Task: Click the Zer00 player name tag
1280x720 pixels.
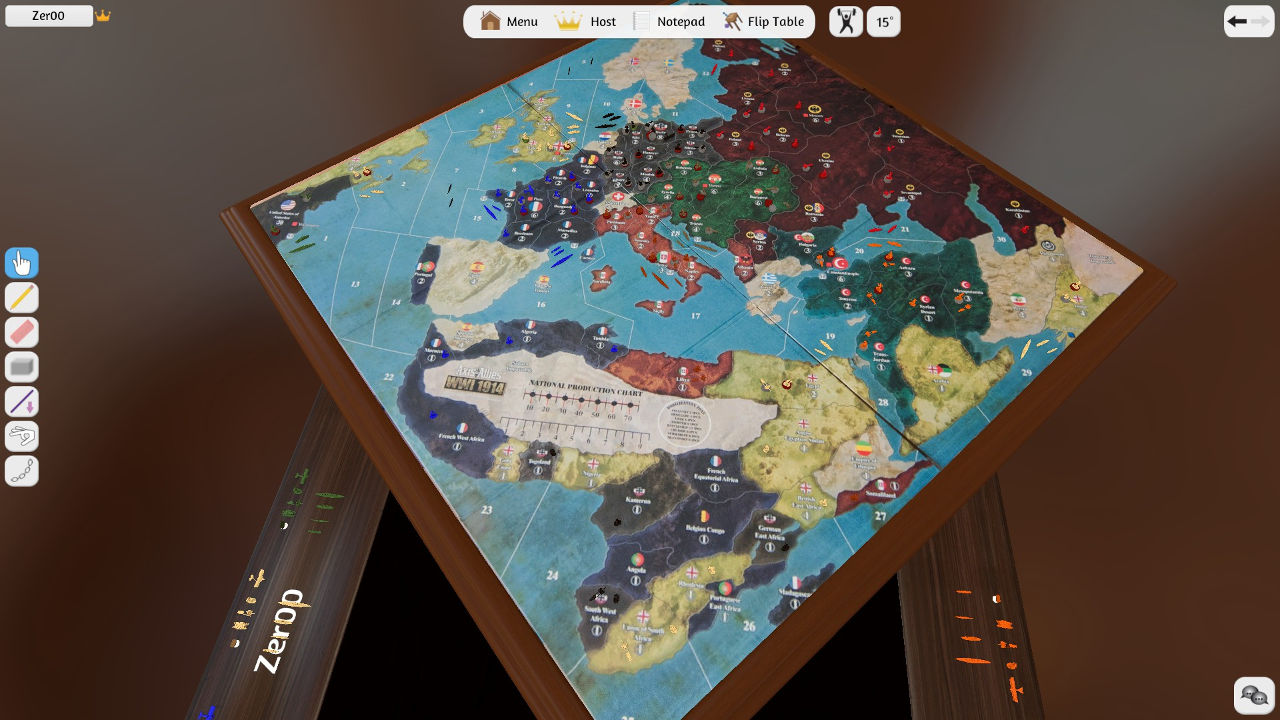Action: [x=49, y=16]
